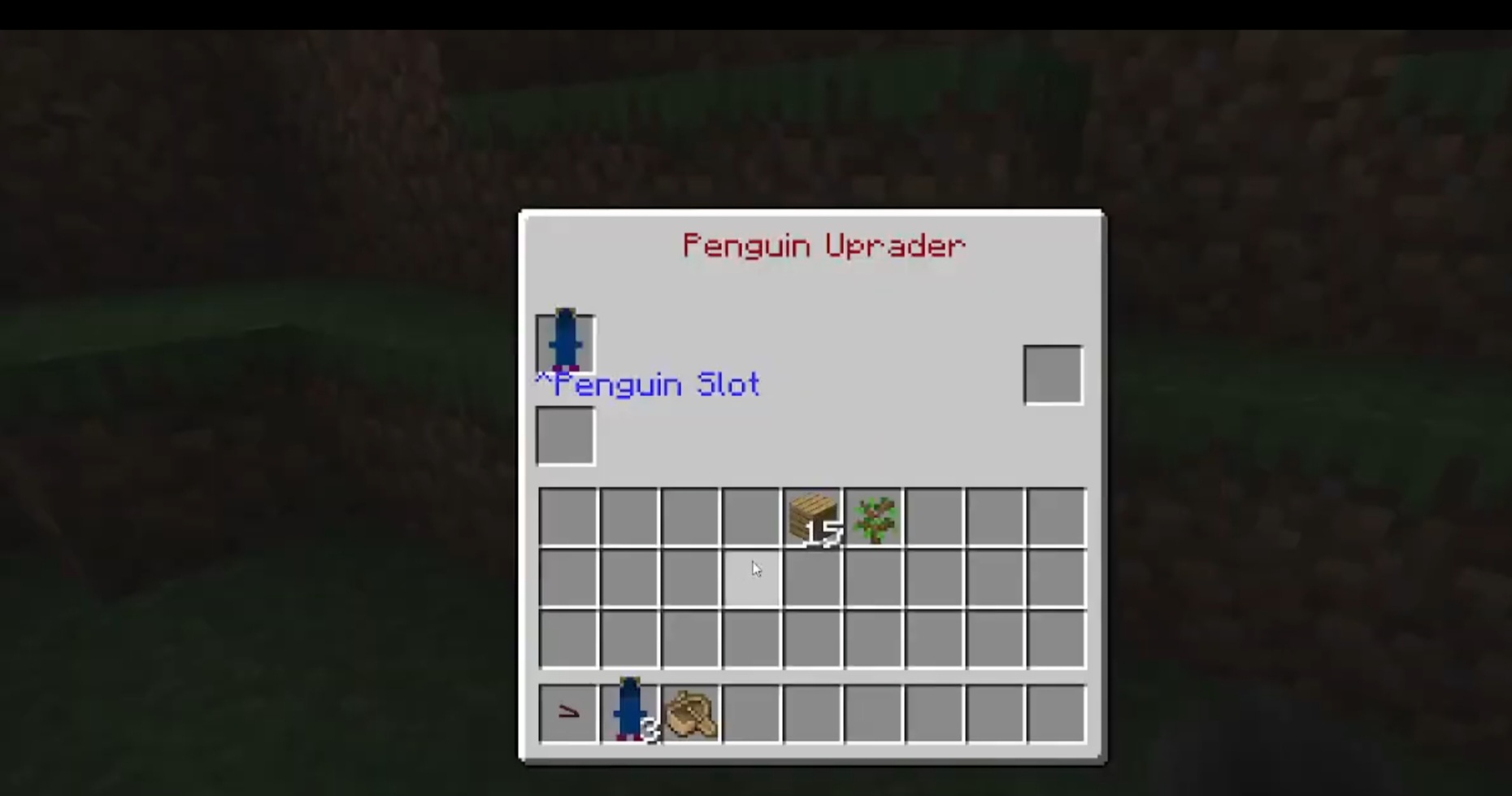Click the output slot on the right side

tap(1053, 374)
